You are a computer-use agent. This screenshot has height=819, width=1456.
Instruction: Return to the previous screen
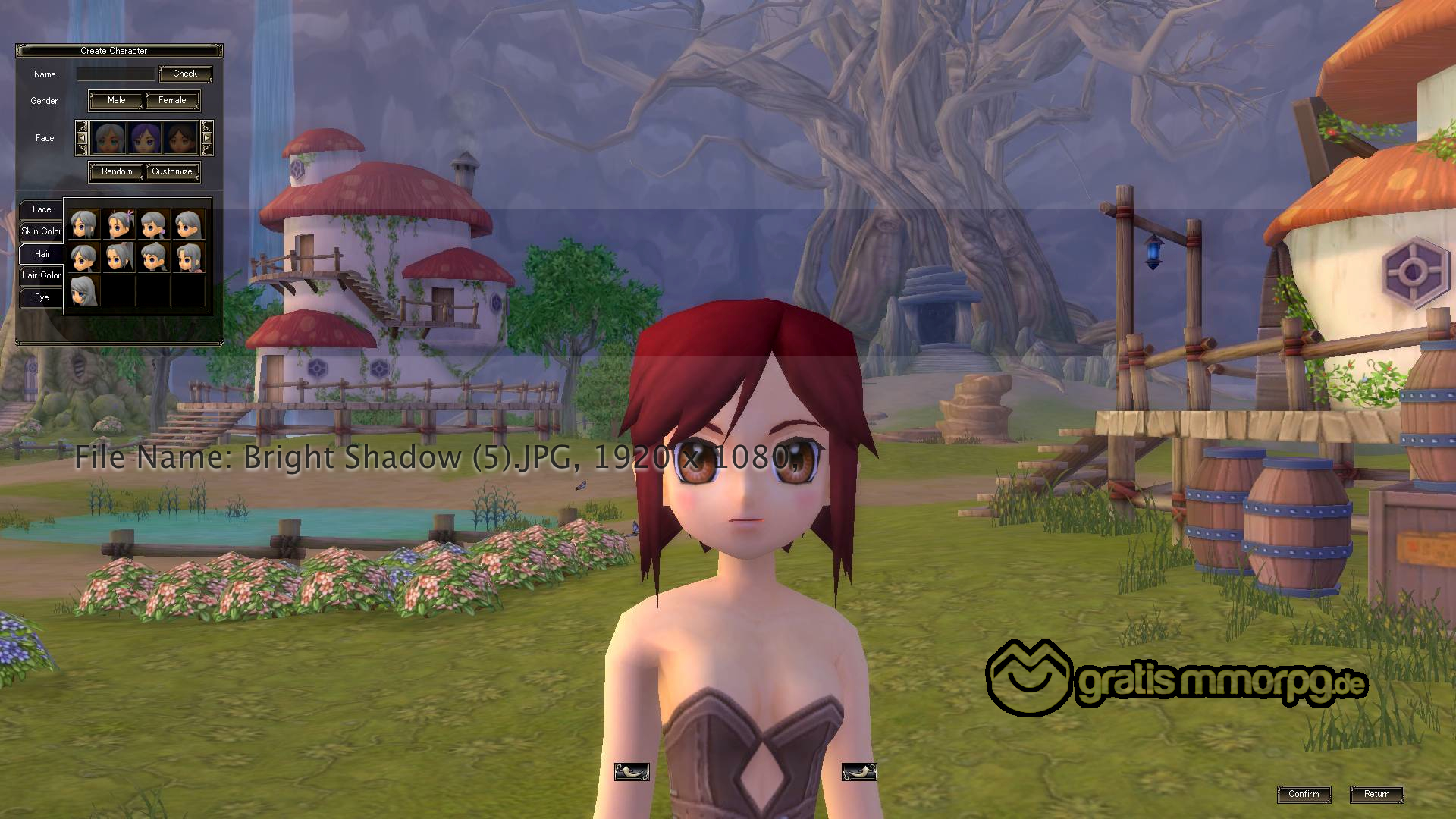tap(1376, 794)
